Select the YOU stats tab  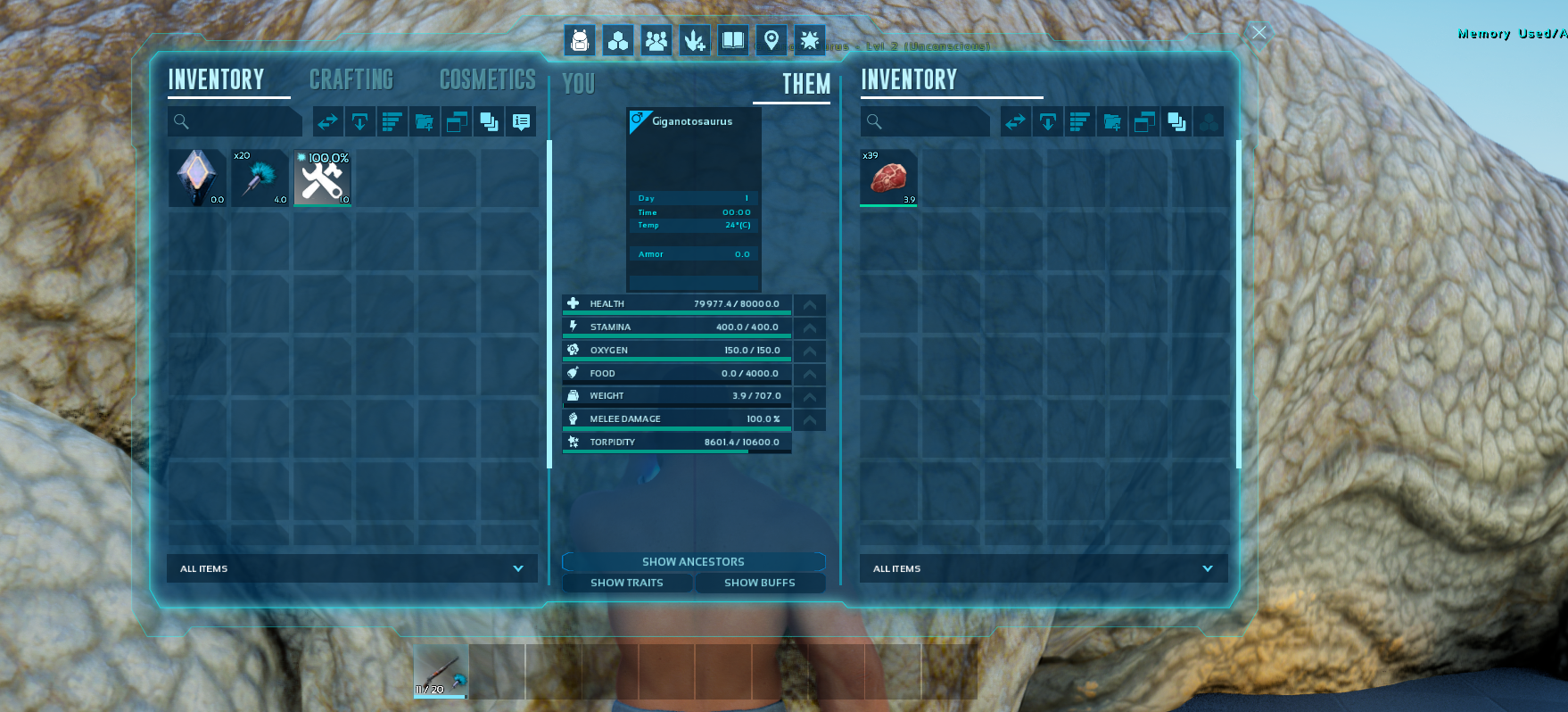pyautogui.click(x=579, y=85)
